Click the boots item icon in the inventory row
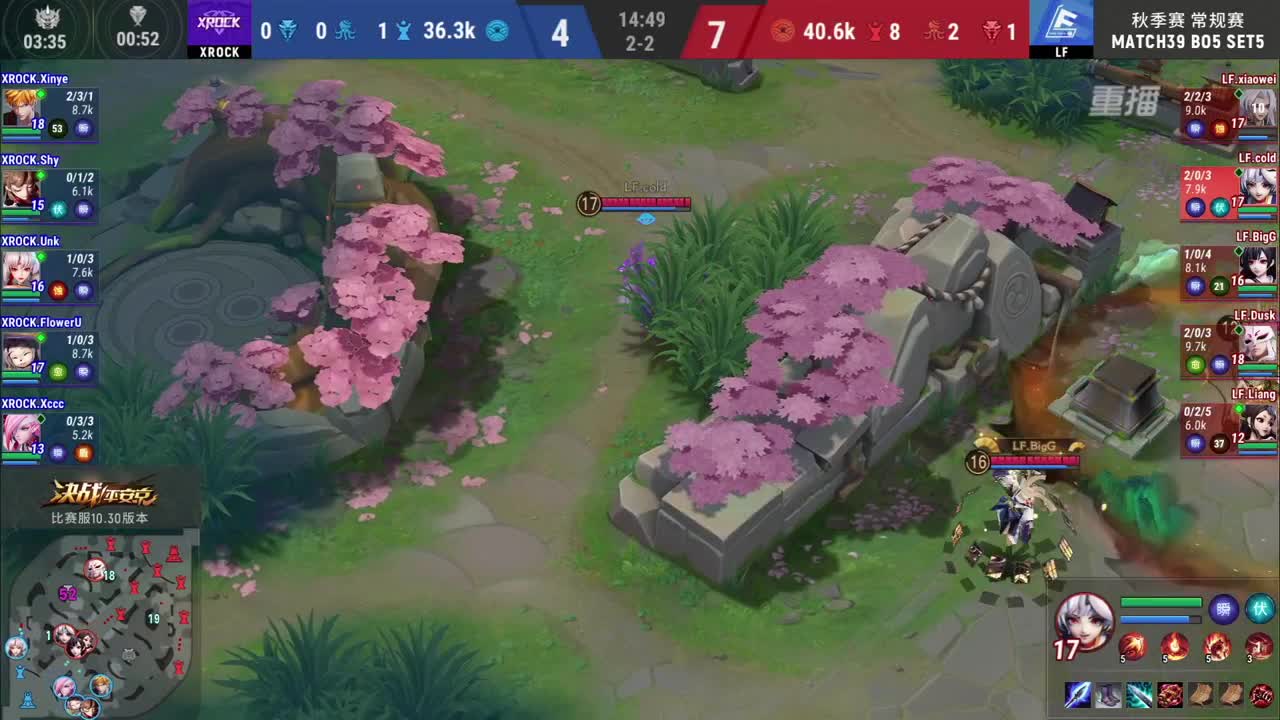Viewport: 1280px width, 720px height. pyautogui.click(x=1108, y=694)
